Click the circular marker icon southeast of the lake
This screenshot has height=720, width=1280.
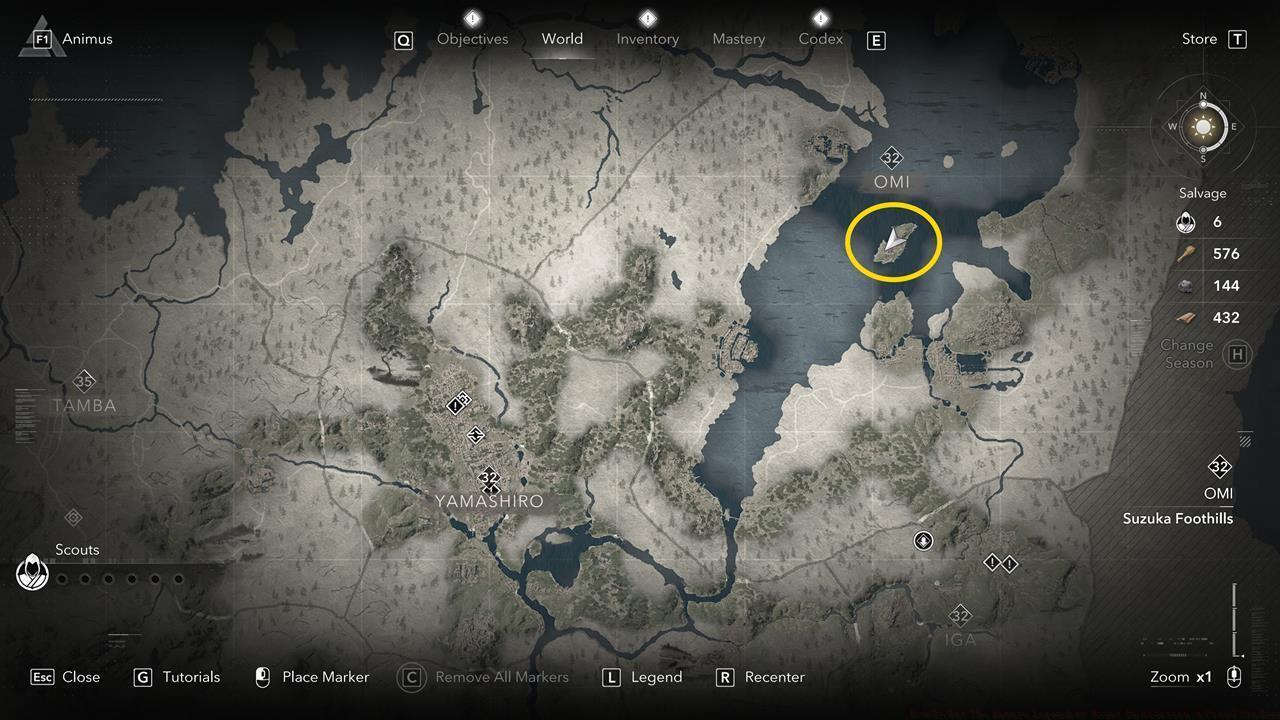pyautogui.click(x=923, y=540)
